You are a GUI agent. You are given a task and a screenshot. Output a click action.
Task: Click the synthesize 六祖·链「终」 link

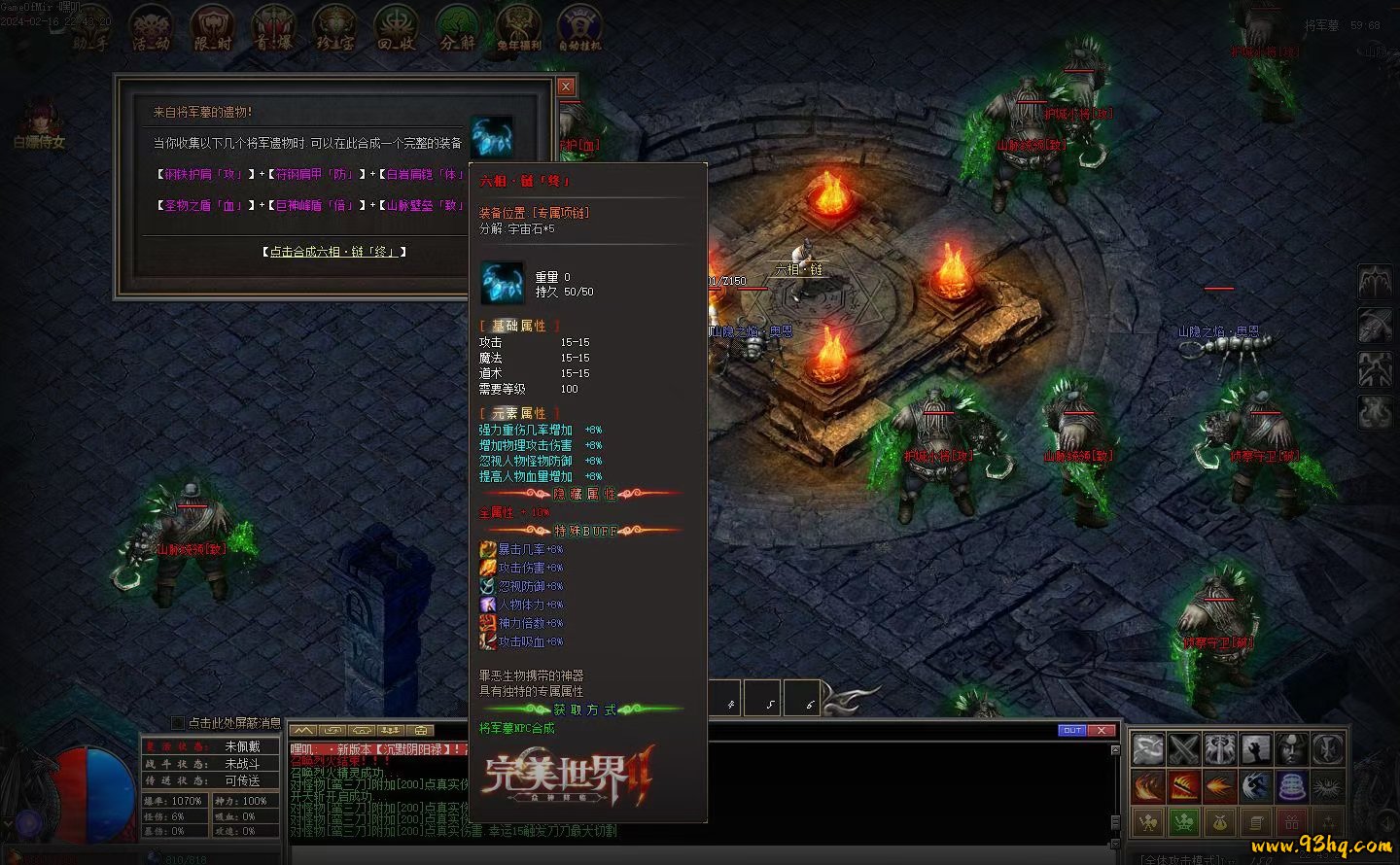coord(333,252)
